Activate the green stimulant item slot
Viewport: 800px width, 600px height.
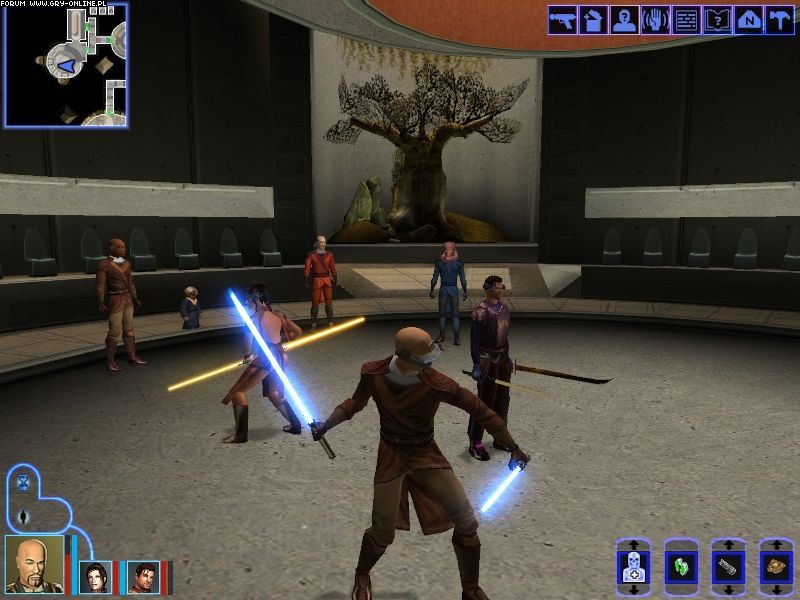tap(680, 568)
